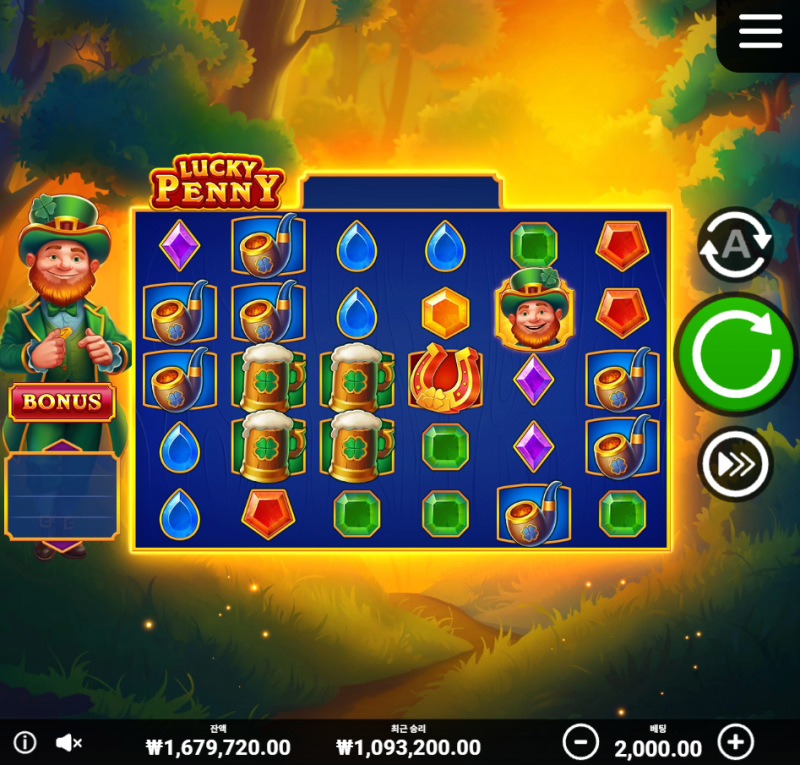Open the BONUS feature

62,402
